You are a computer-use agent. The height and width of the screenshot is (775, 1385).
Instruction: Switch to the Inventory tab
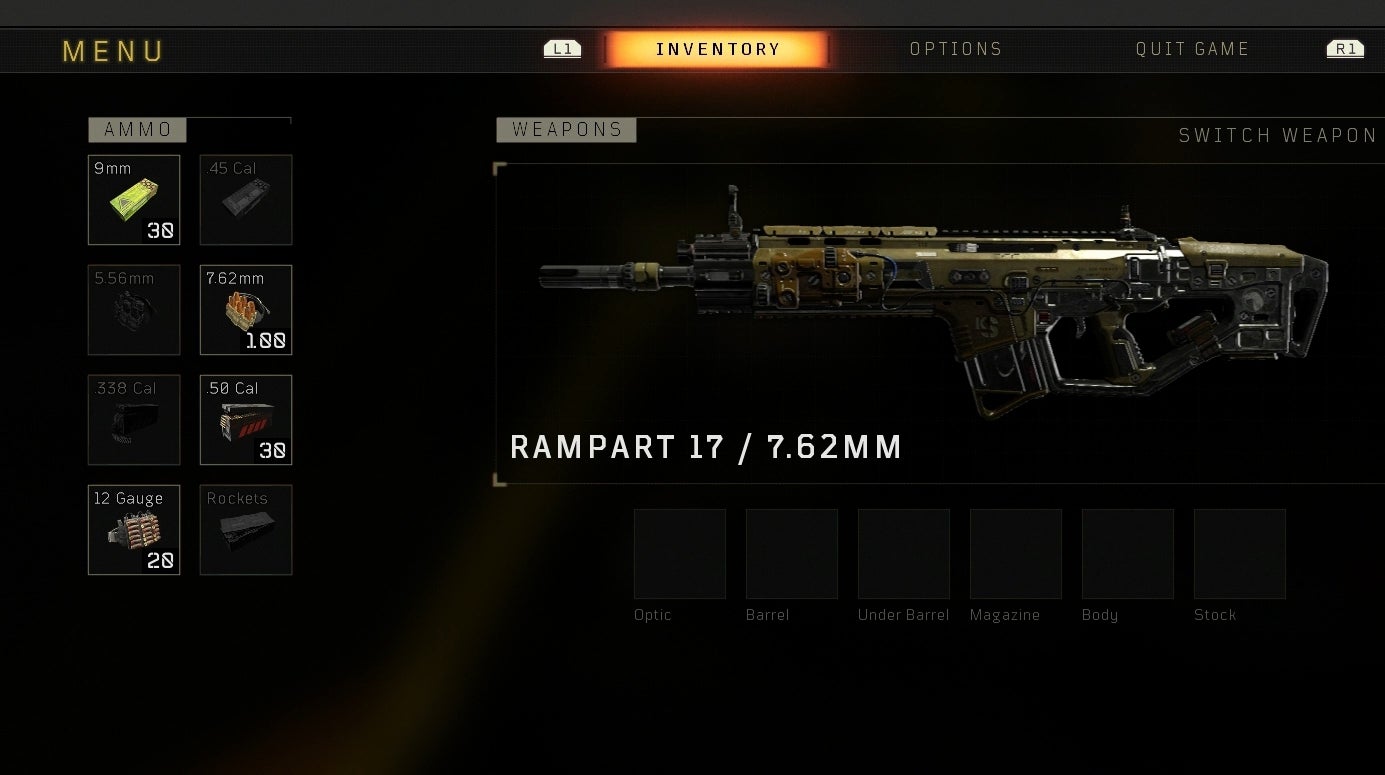717,49
